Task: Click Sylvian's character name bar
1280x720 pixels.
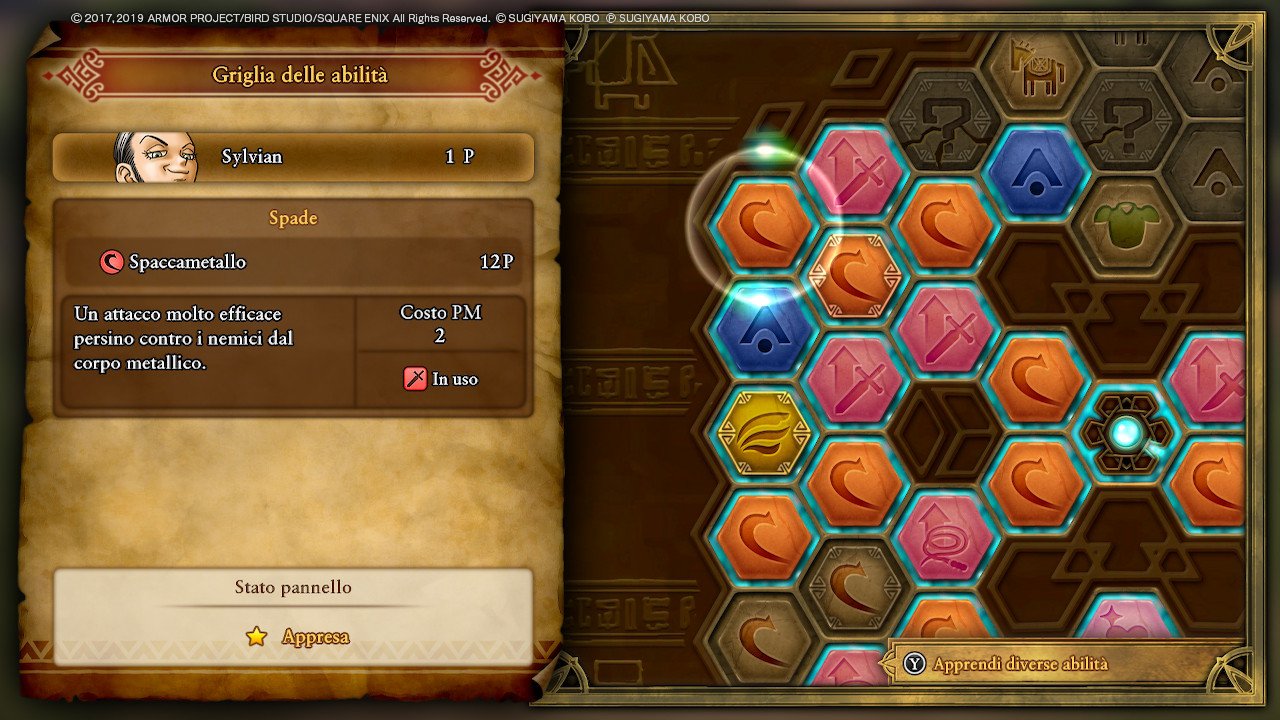Action: (x=293, y=157)
